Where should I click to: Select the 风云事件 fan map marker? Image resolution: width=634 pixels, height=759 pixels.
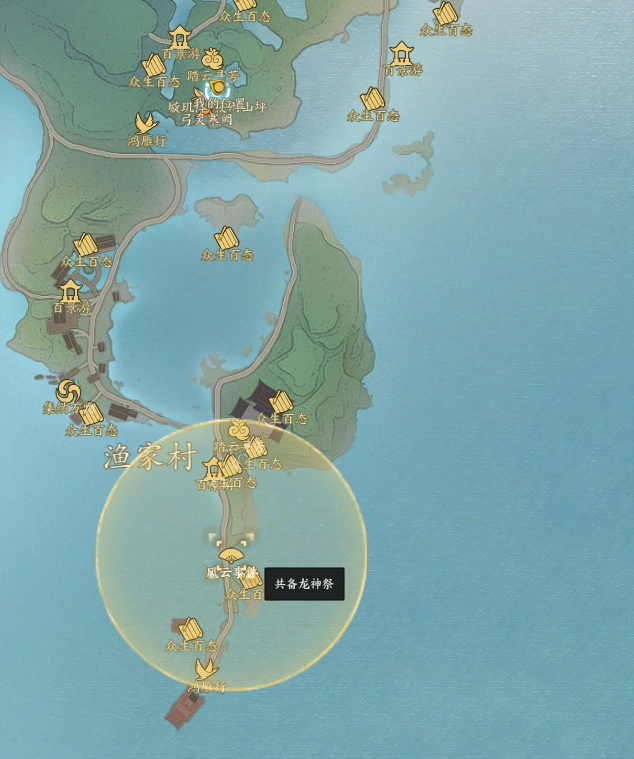coord(231,556)
